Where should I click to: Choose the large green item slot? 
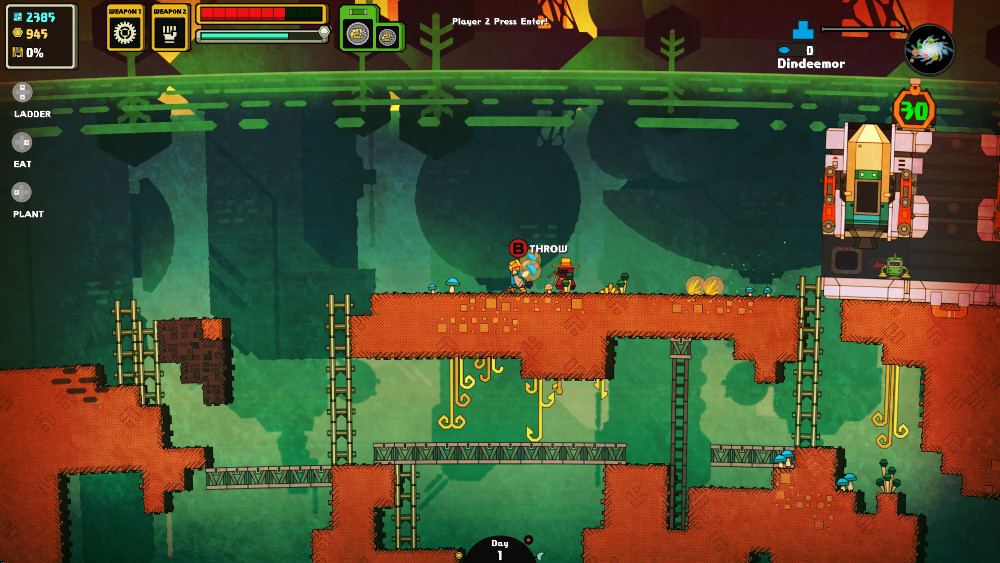pyautogui.click(x=358, y=31)
